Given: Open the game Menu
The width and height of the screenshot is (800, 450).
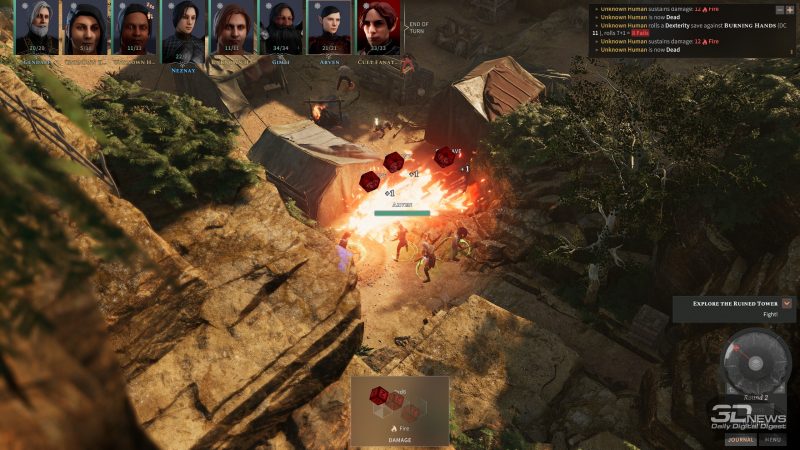Looking at the screenshot, I should 773,439.
